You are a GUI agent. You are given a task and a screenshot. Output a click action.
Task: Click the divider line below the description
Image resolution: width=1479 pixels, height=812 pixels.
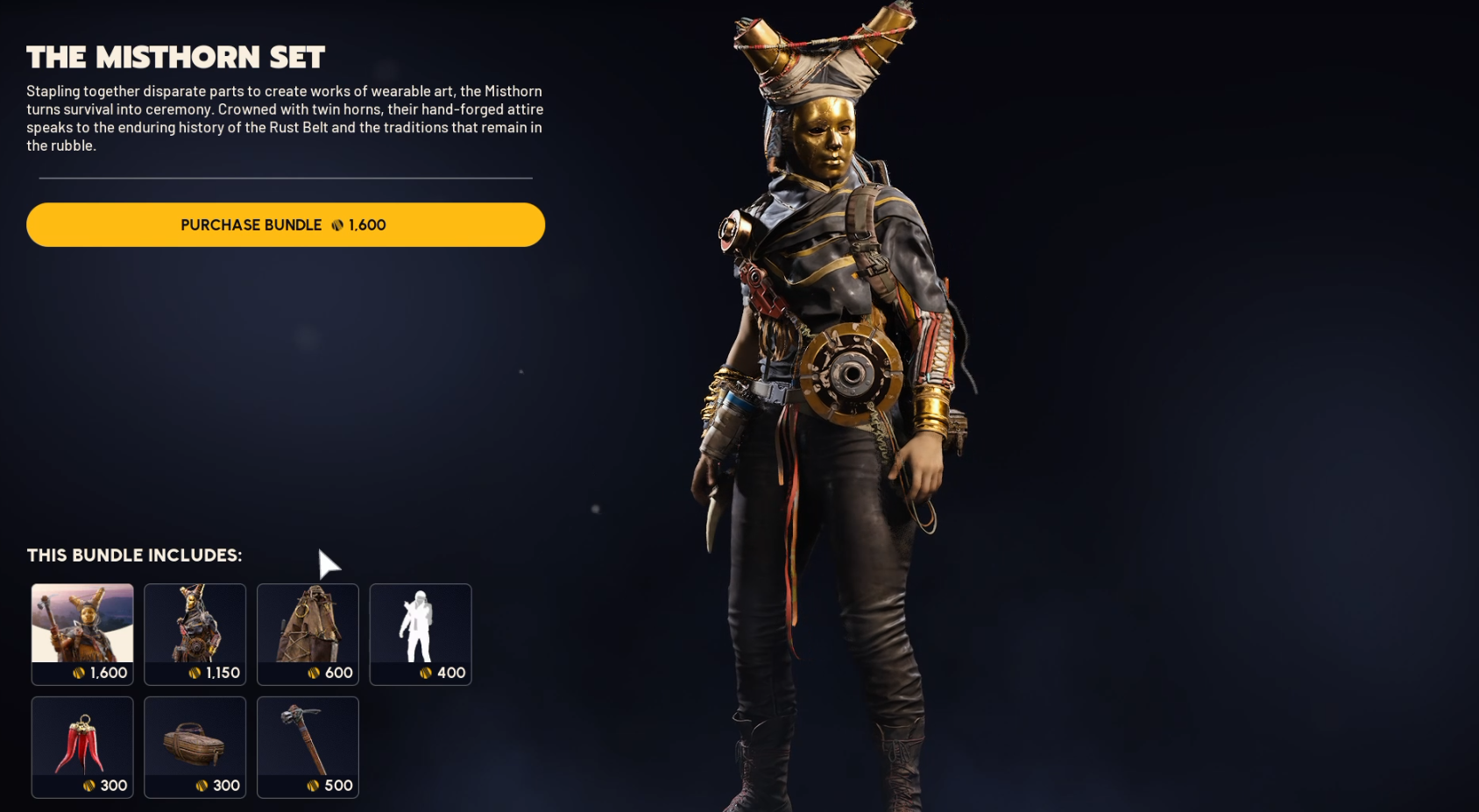285,178
